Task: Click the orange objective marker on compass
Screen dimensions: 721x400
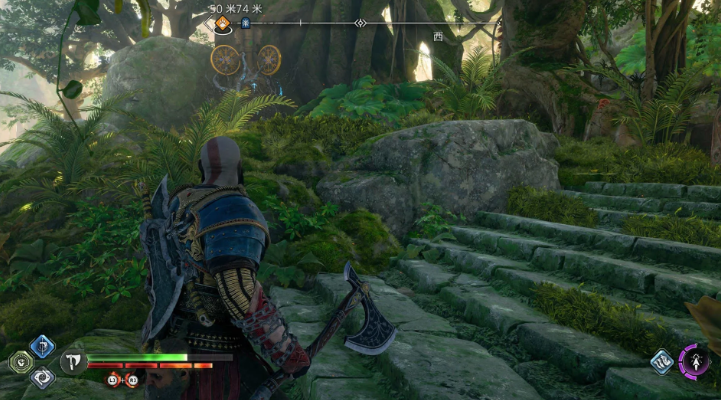Action: coord(223,23)
